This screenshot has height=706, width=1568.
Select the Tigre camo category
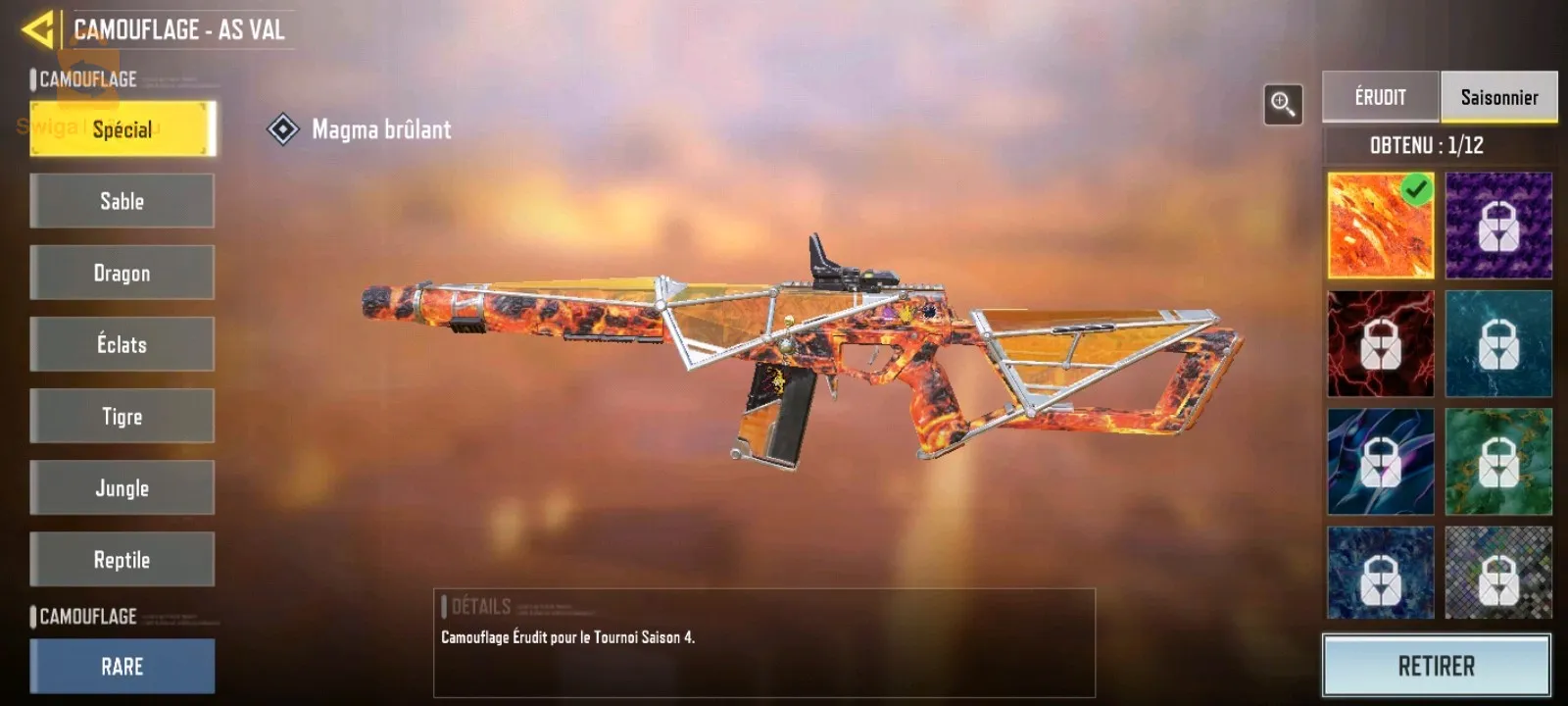click(x=122, y=415)
